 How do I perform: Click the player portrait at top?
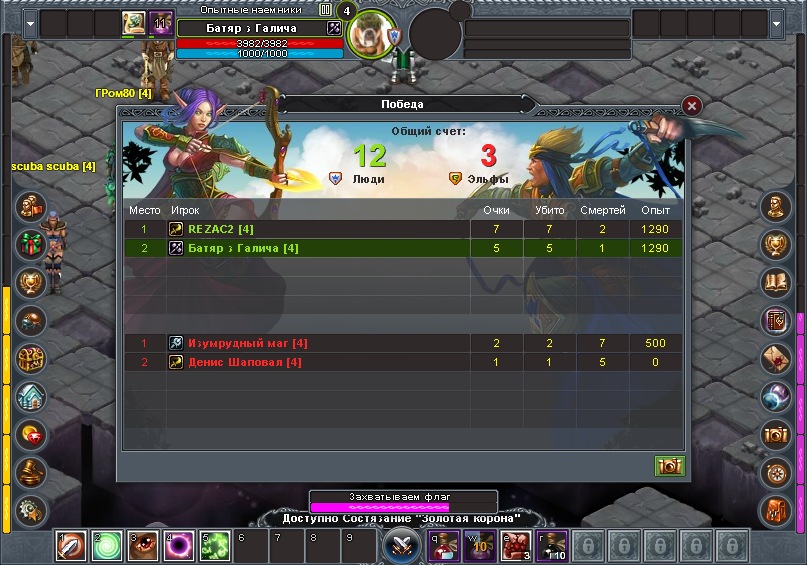point(372,33)
